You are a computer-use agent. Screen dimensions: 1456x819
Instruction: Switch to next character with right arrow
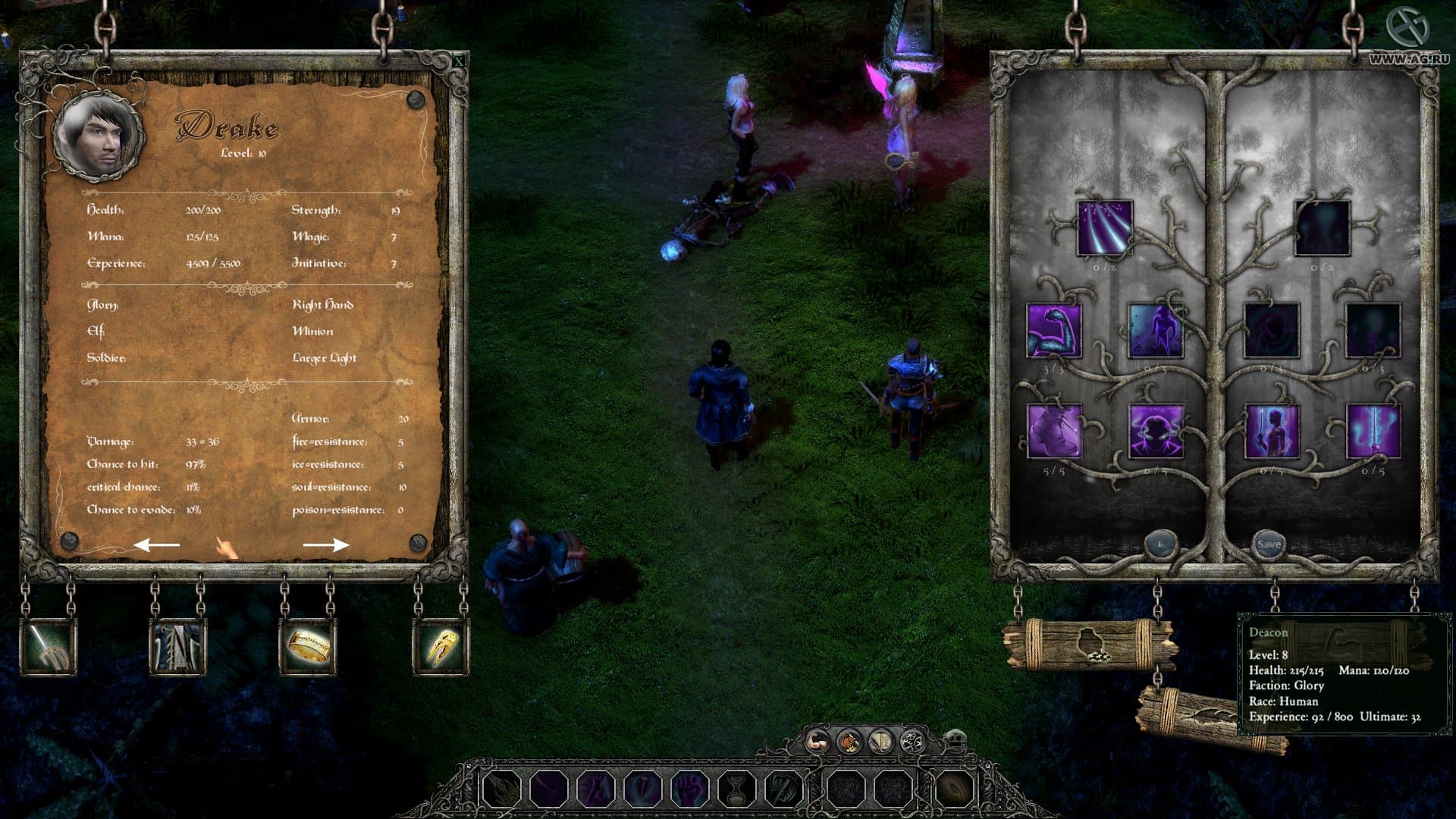(x=326, y=544)
